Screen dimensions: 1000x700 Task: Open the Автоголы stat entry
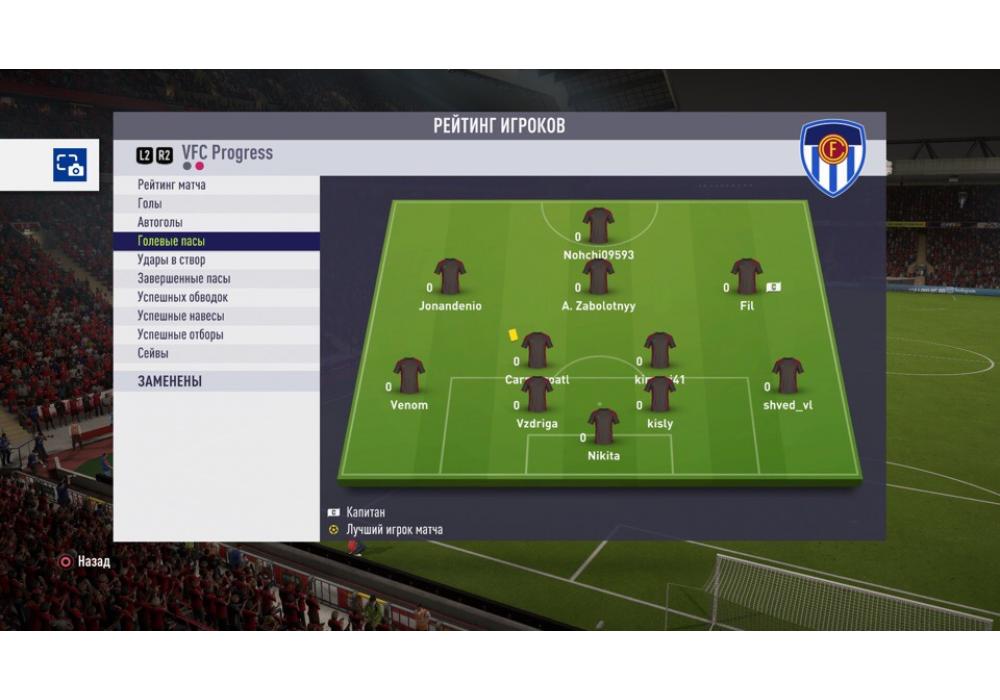click(x=160, y=223)
